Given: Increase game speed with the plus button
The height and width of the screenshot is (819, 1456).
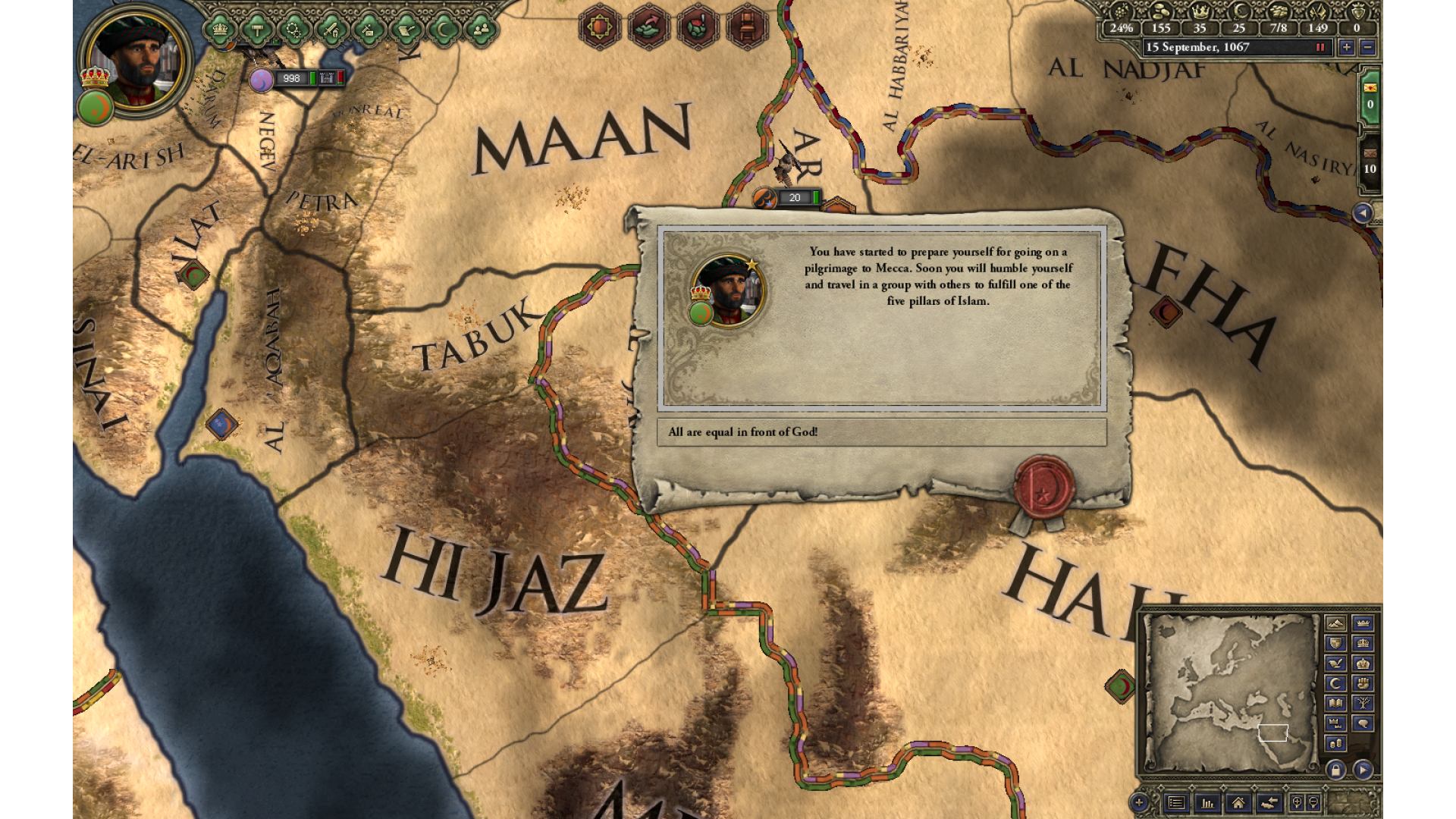Looking at the screenshot, I should point(1346,47).
